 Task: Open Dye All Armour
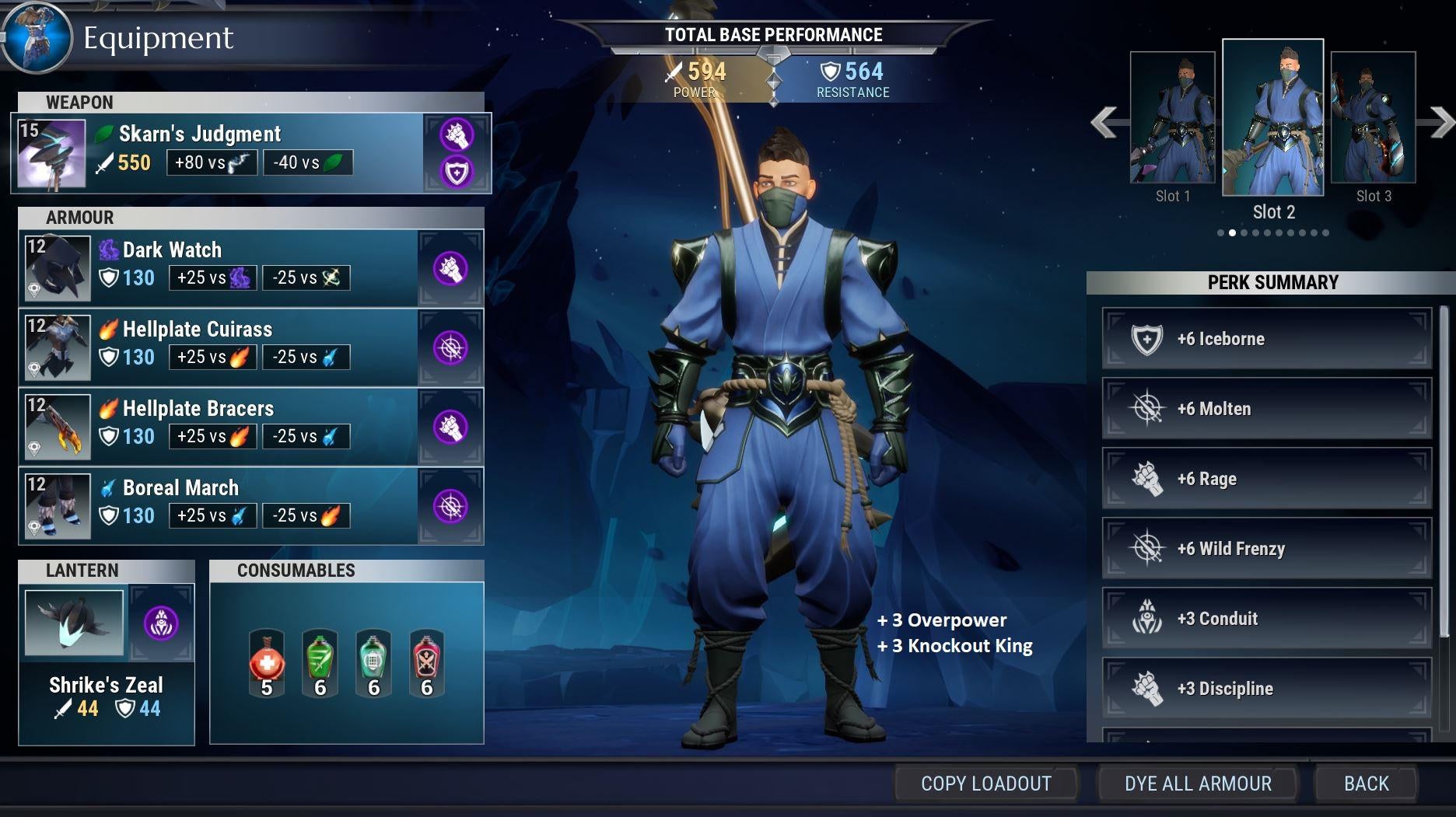[1198, 784]
